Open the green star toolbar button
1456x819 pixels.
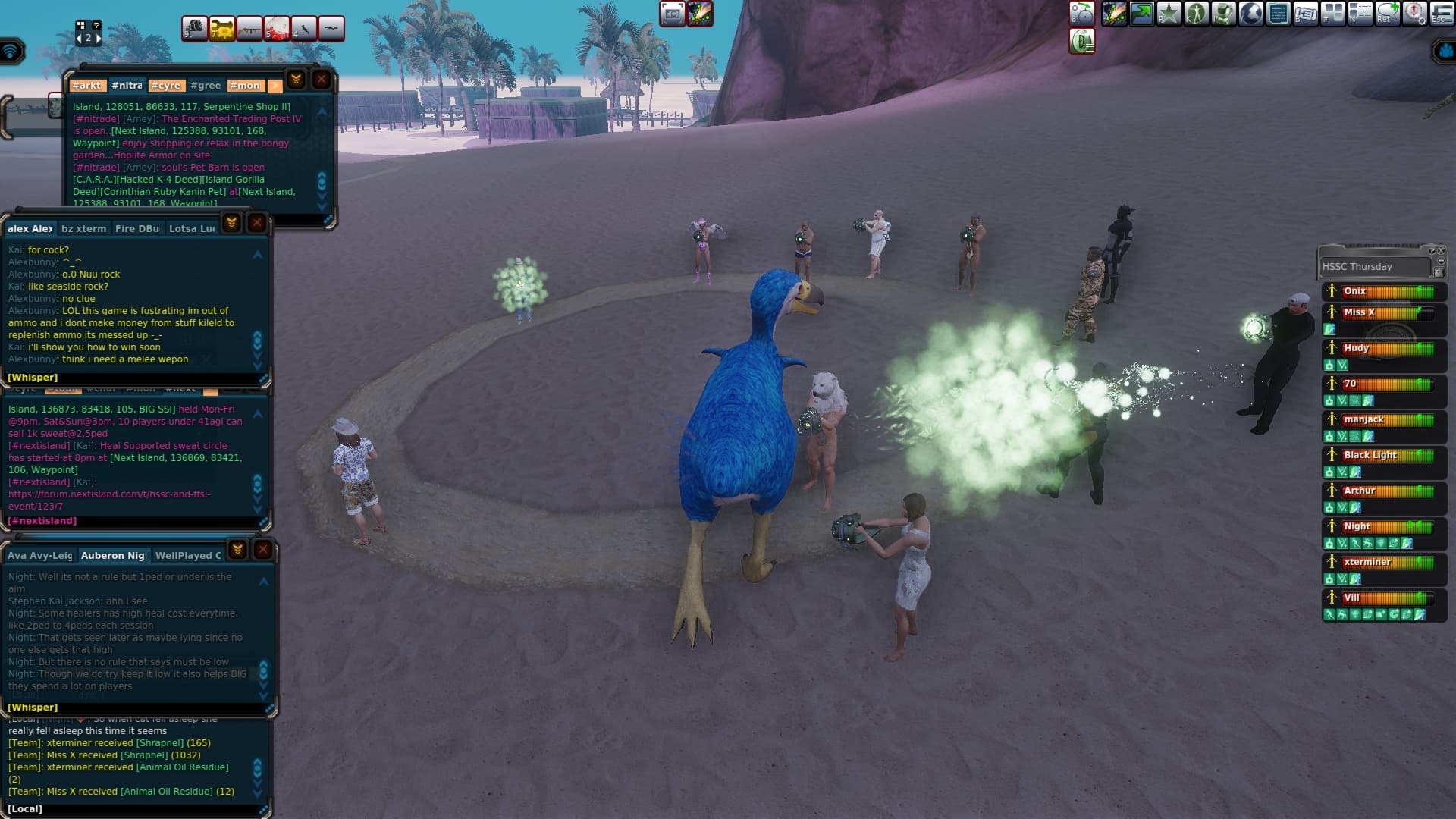(1169, 14)
